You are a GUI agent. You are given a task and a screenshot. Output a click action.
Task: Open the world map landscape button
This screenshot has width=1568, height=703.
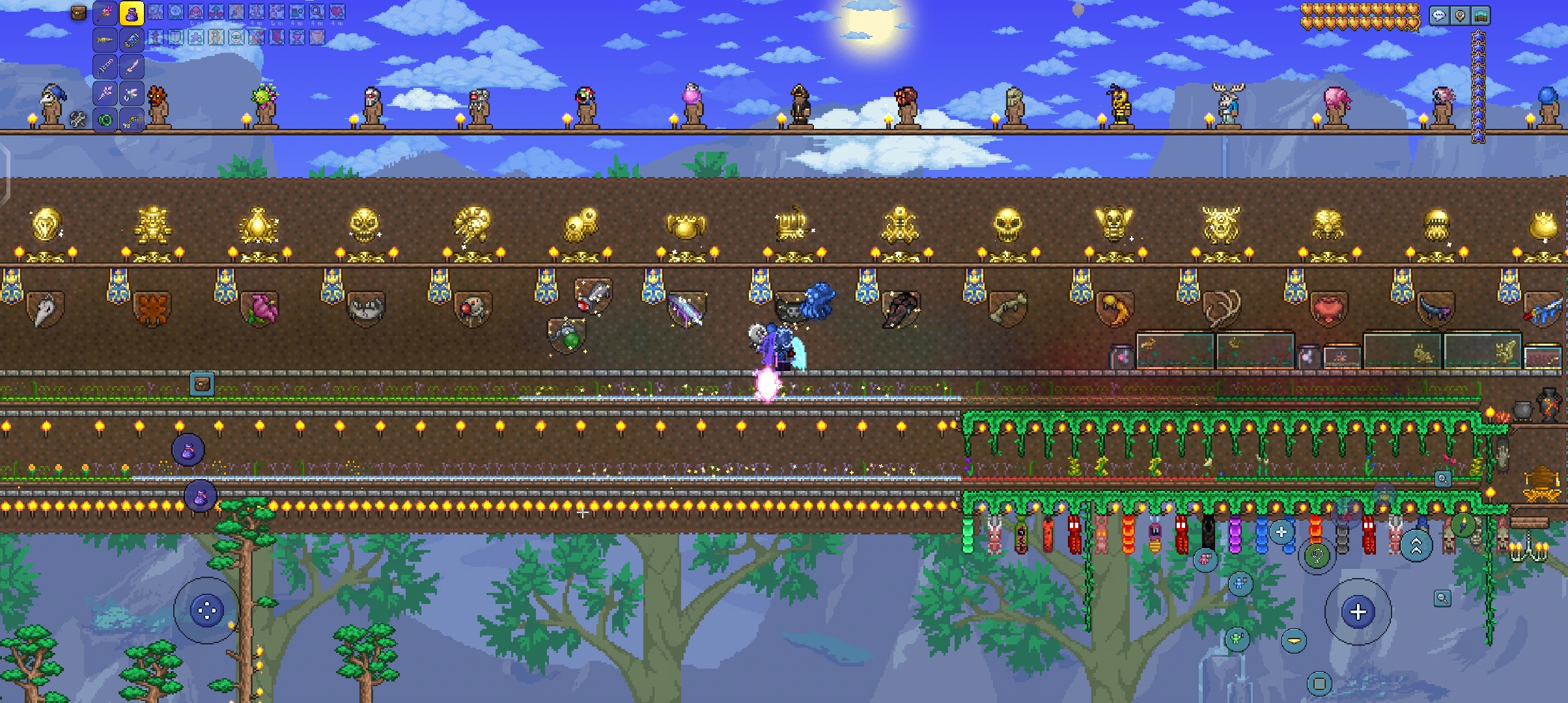coord(1480,16)
